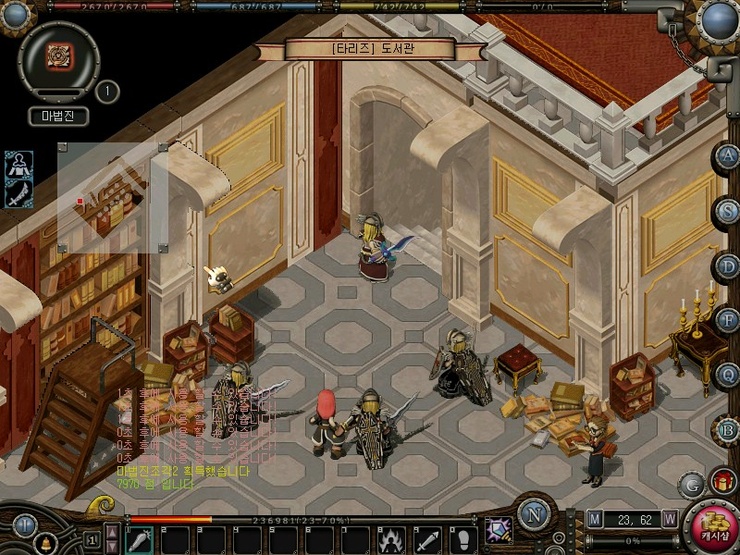Open the red gift box icon

(722, 483)
